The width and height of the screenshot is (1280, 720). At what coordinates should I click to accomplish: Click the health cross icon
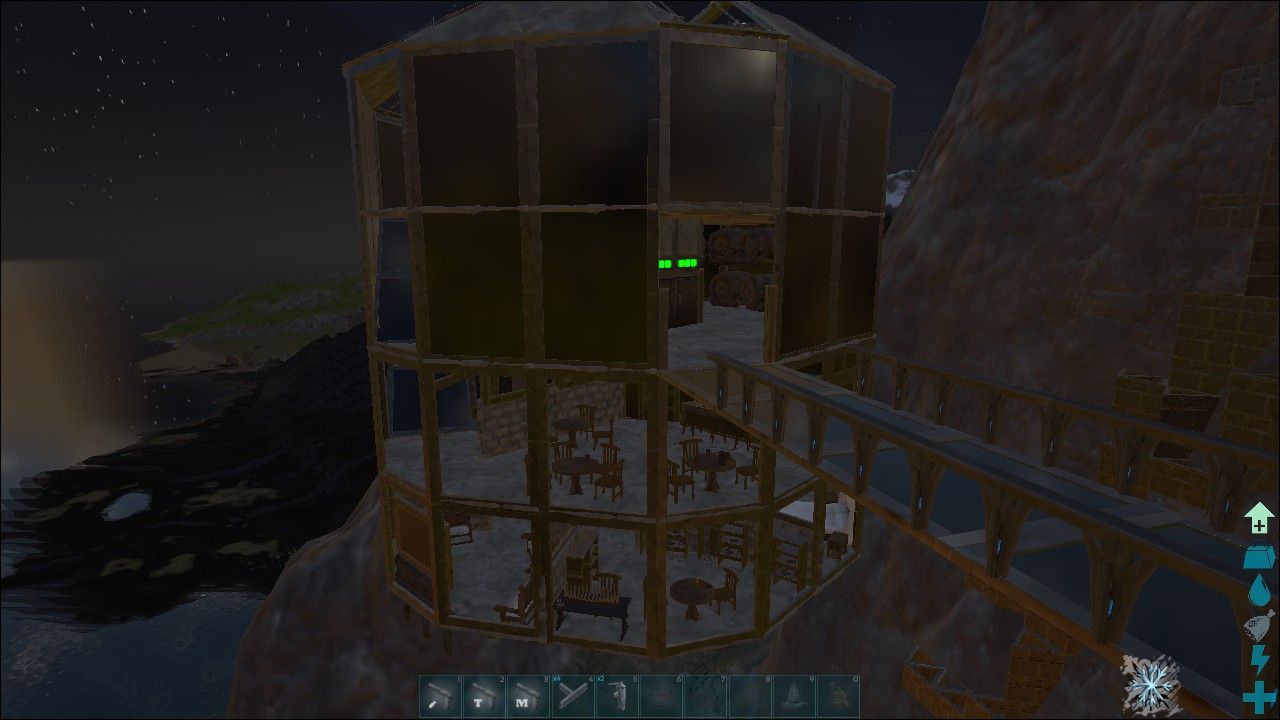[1259, 692]
